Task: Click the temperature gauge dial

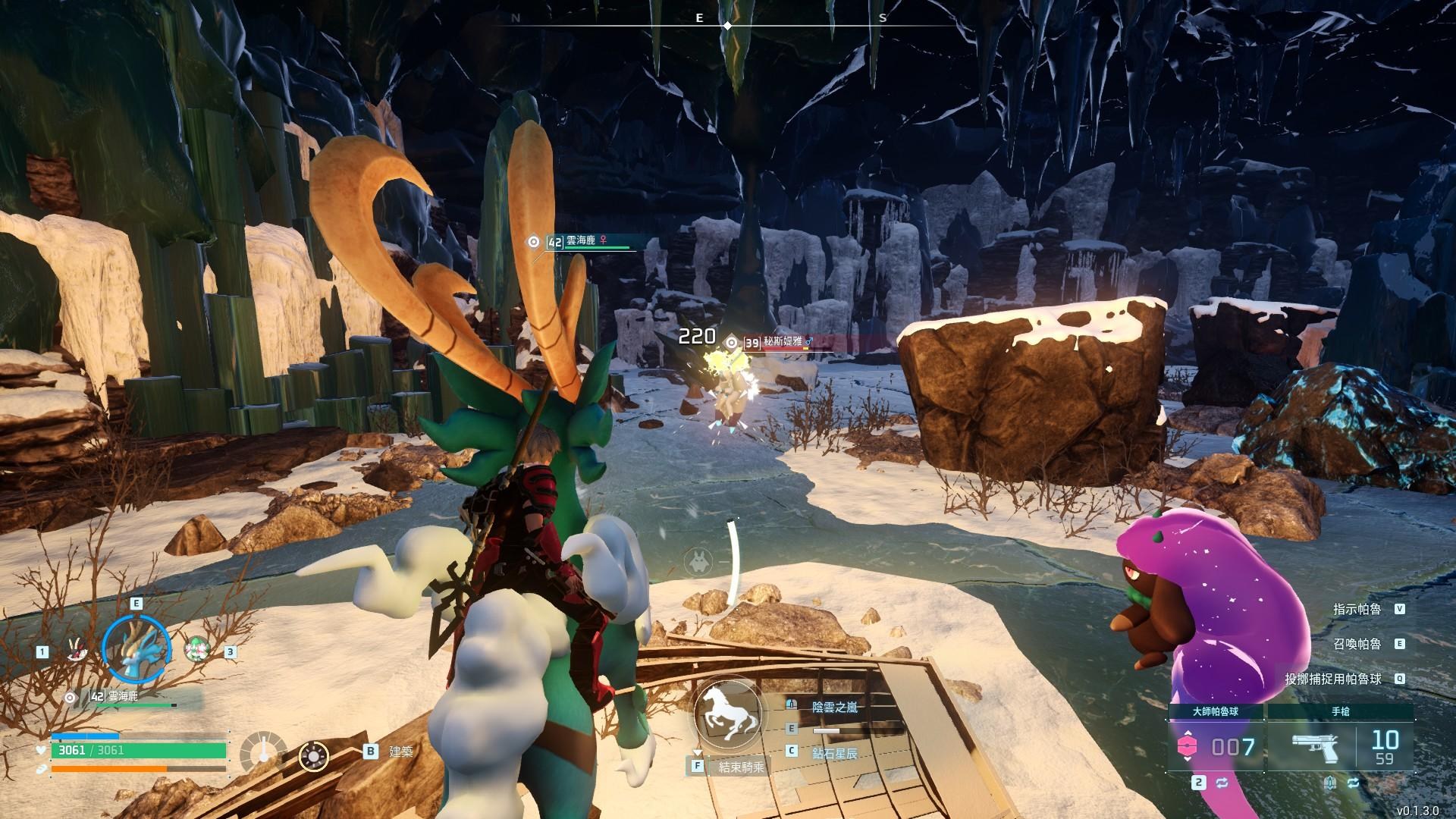Action: (263, 756)
